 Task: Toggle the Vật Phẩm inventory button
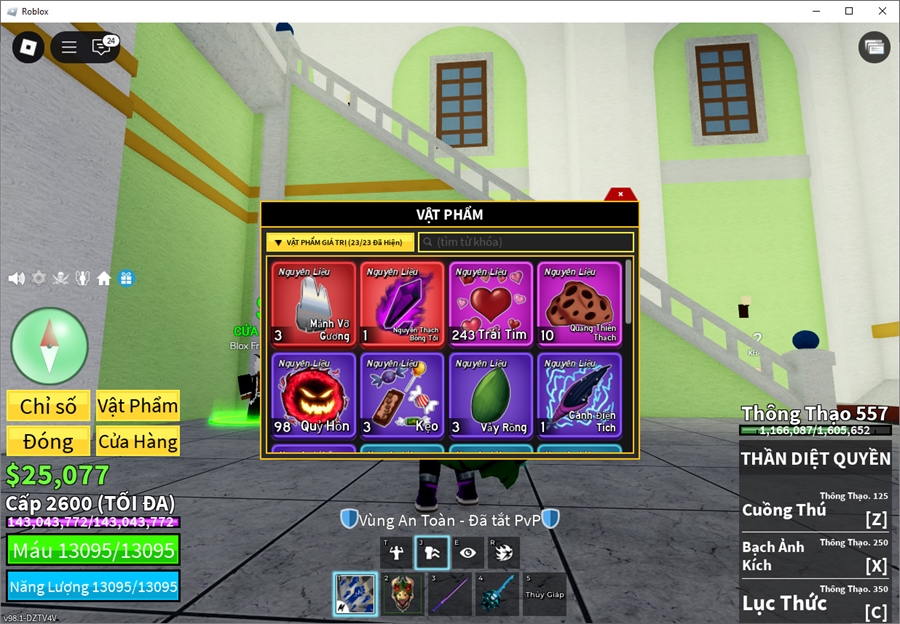click(138, 406)
